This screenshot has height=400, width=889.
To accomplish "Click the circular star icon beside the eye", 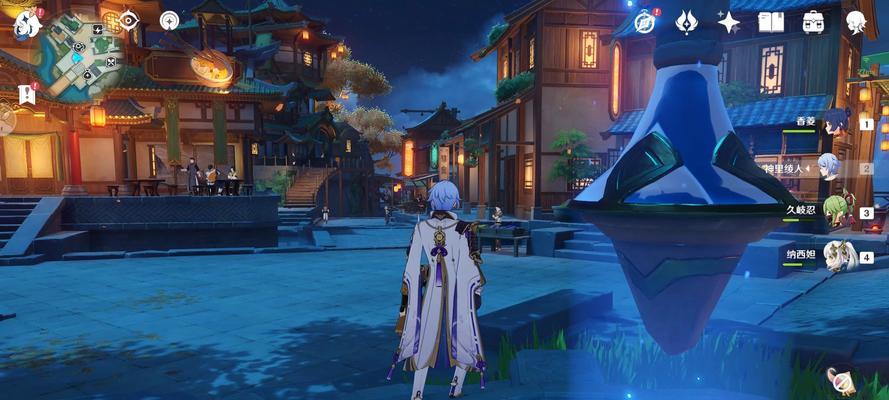I will [x=169, y=20].
